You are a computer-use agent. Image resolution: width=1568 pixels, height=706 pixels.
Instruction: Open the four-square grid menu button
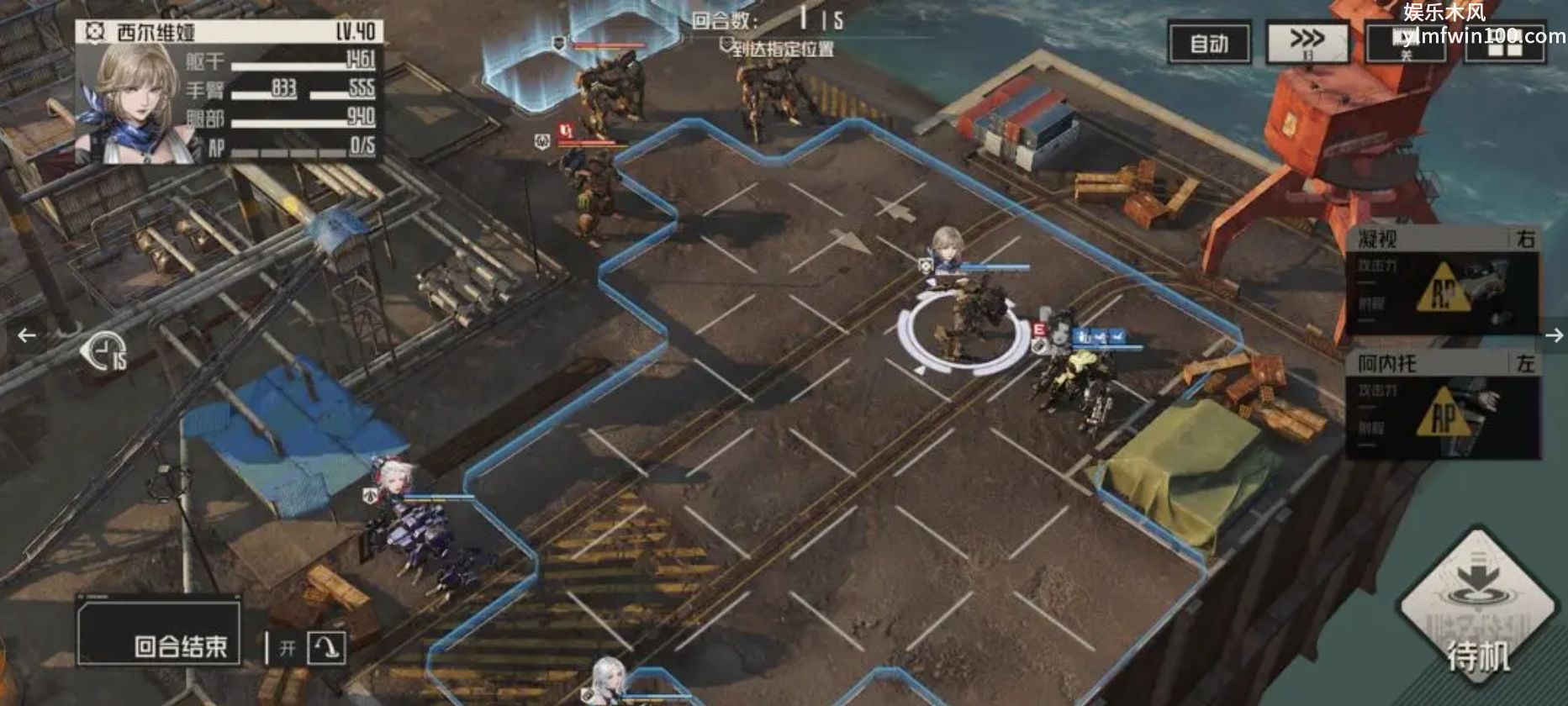1505,43
